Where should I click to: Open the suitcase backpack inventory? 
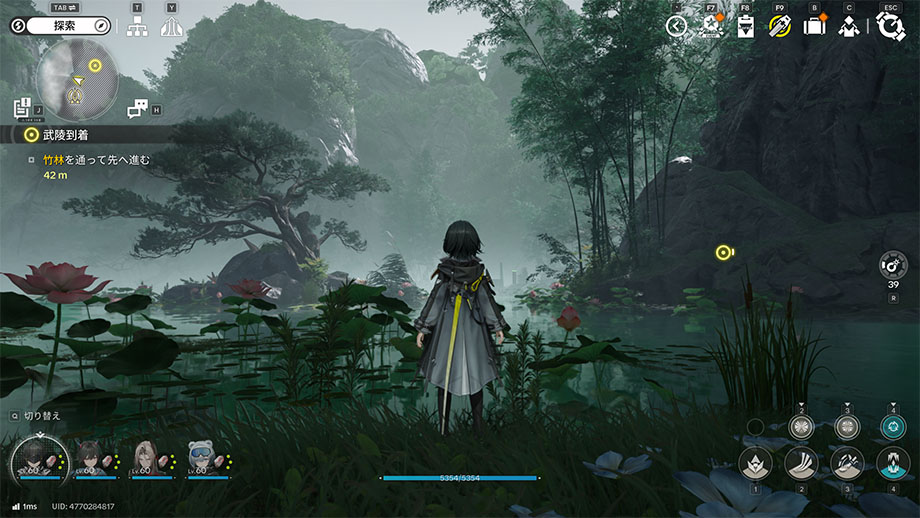click(814, 27)
